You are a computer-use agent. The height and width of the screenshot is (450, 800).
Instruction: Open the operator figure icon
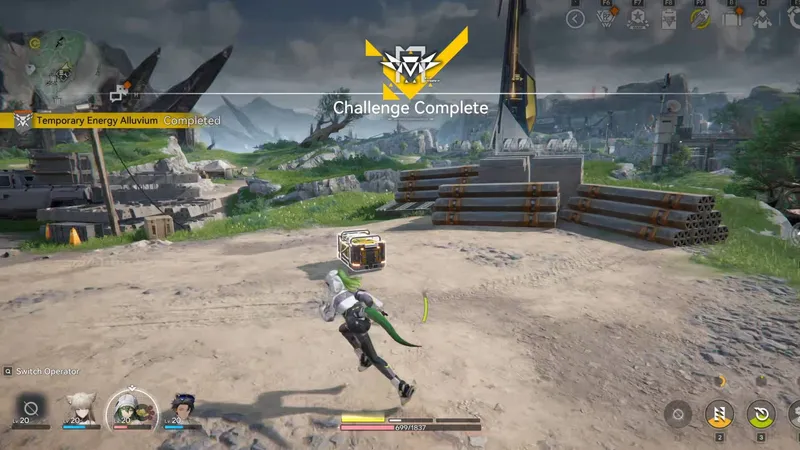pos(762,19)
